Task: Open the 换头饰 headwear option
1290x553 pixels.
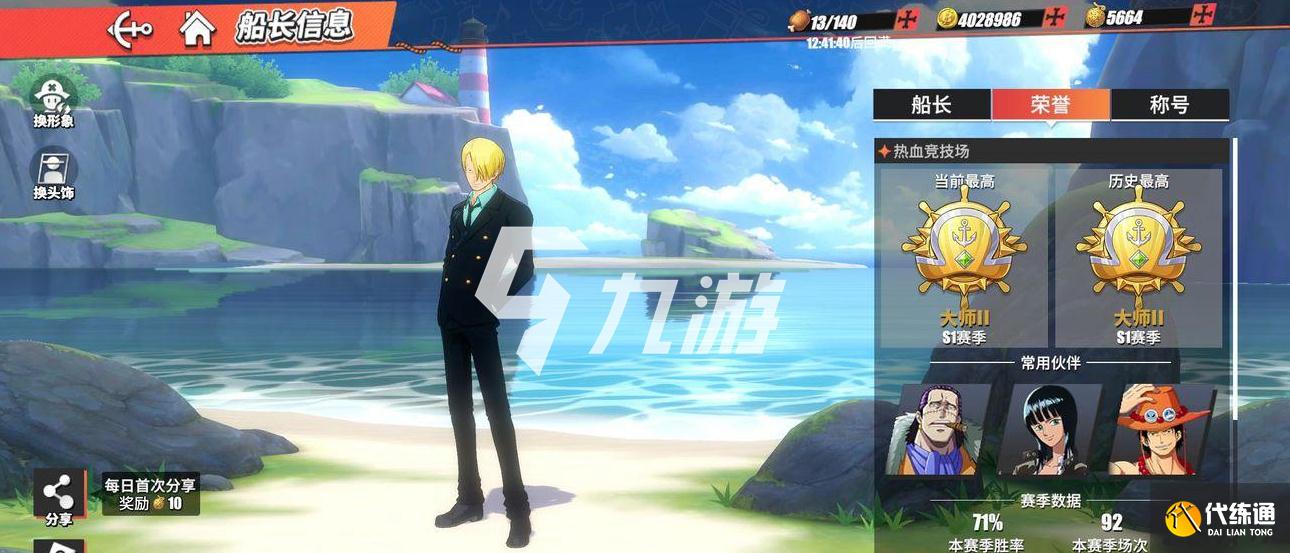Action: pyautogui.click(x=53, y=174)
